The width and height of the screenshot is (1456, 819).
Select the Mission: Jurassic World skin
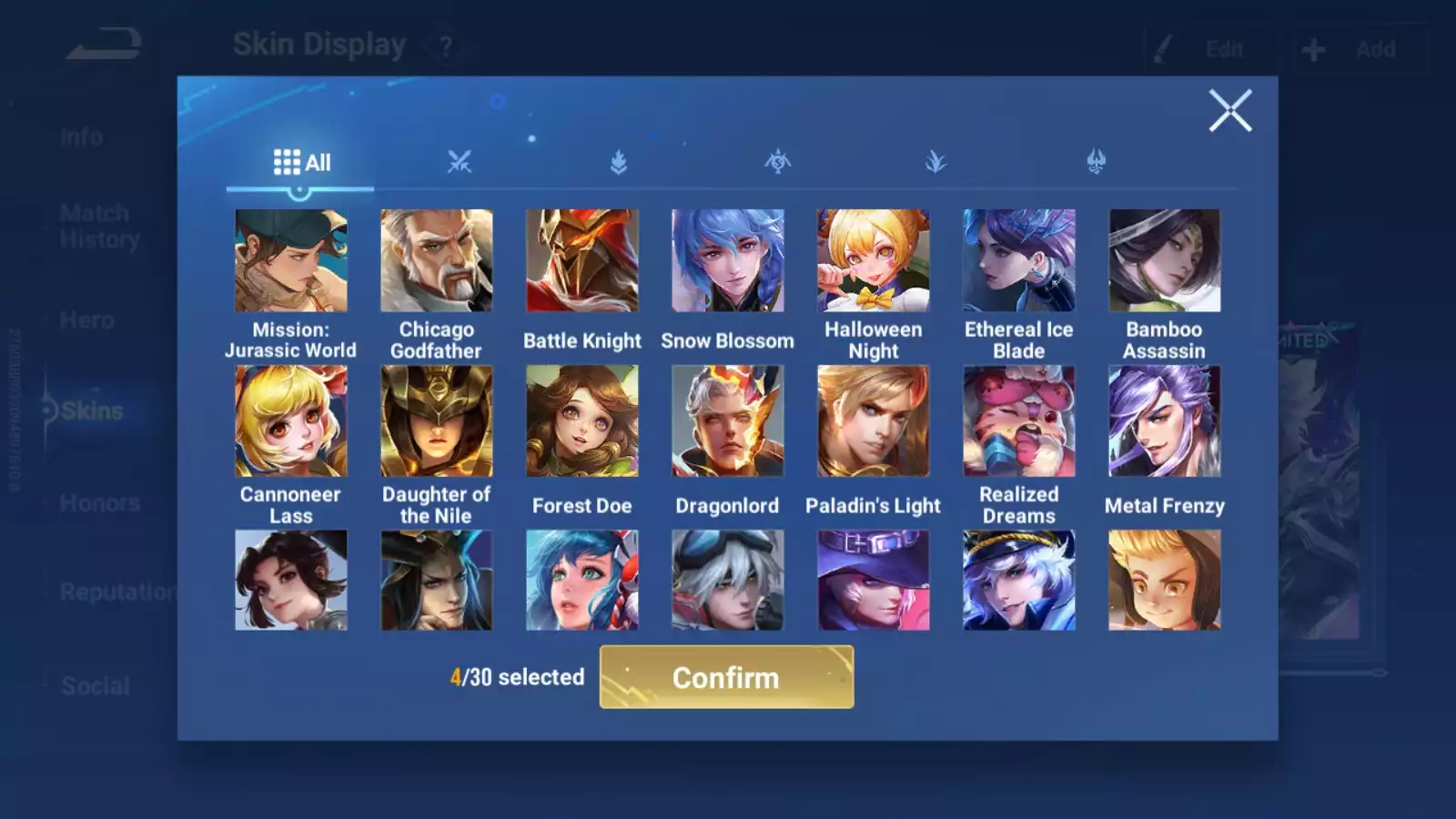[x=291, y=261]
